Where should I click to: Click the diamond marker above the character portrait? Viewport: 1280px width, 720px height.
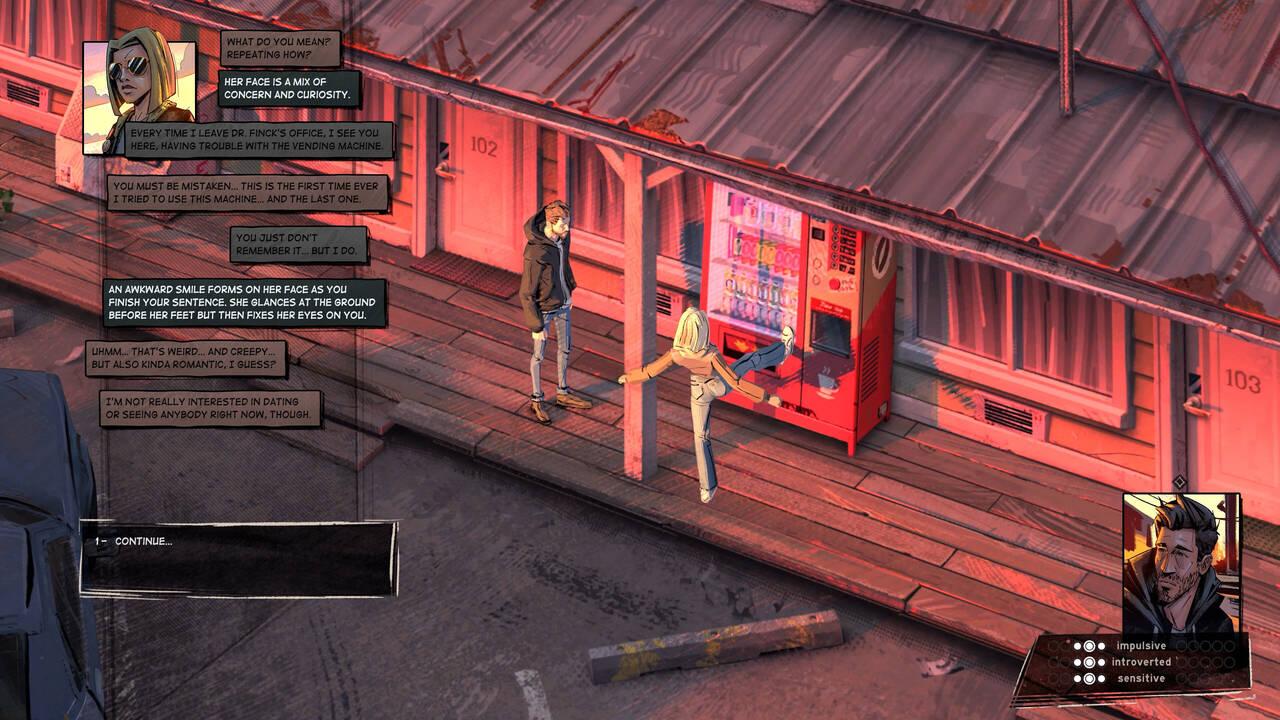pyautogui.click(x=1180, y=480)
